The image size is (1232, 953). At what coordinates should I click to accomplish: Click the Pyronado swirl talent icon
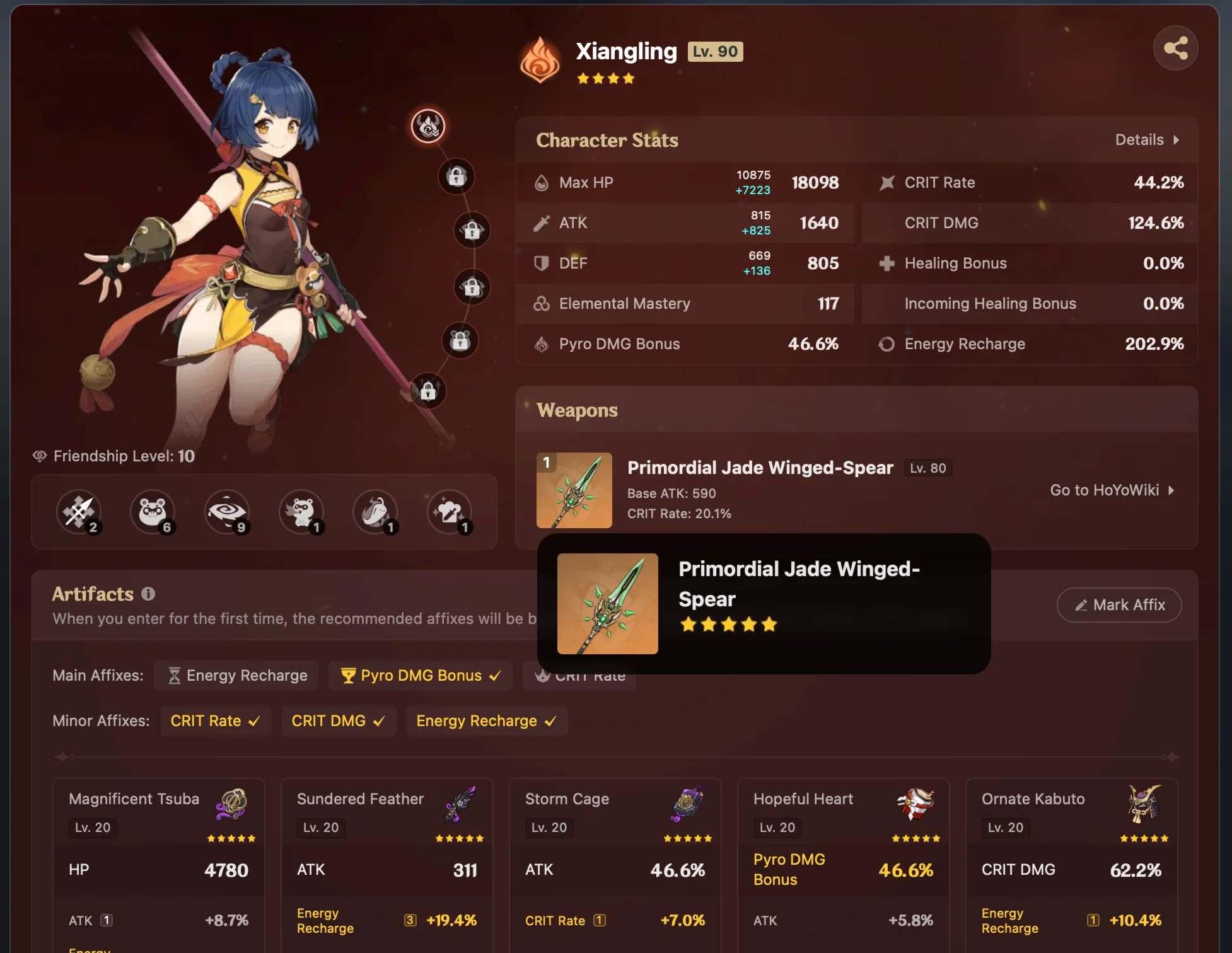pos(227,512)
